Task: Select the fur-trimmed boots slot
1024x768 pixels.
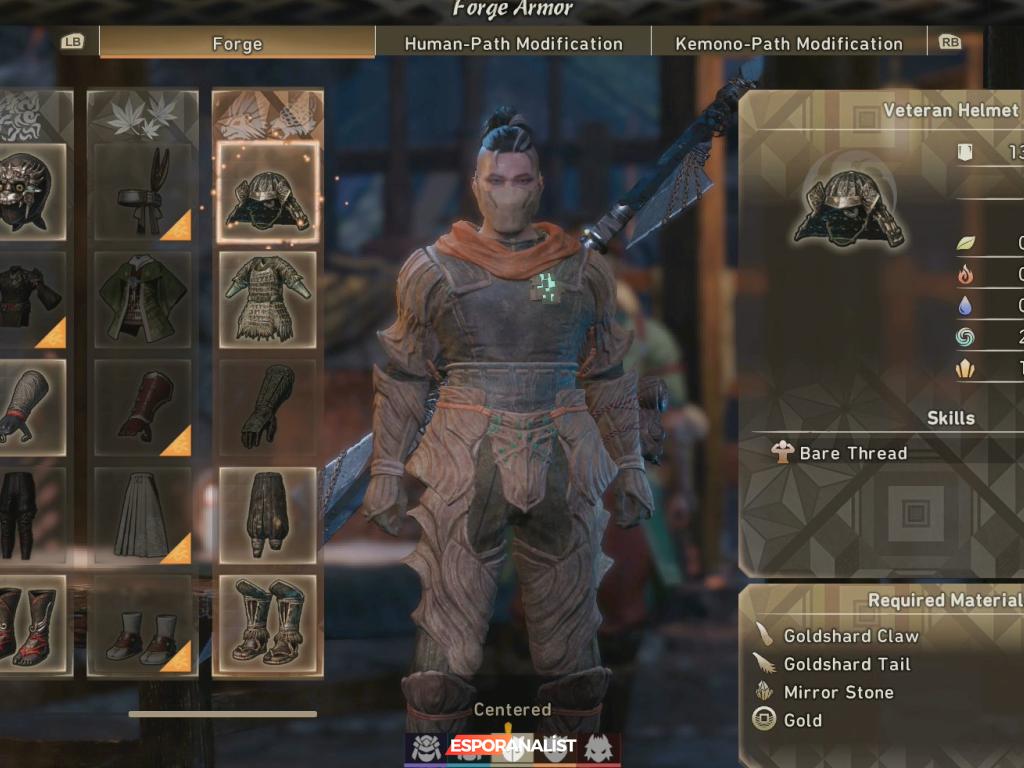Action: pos(267,622)
